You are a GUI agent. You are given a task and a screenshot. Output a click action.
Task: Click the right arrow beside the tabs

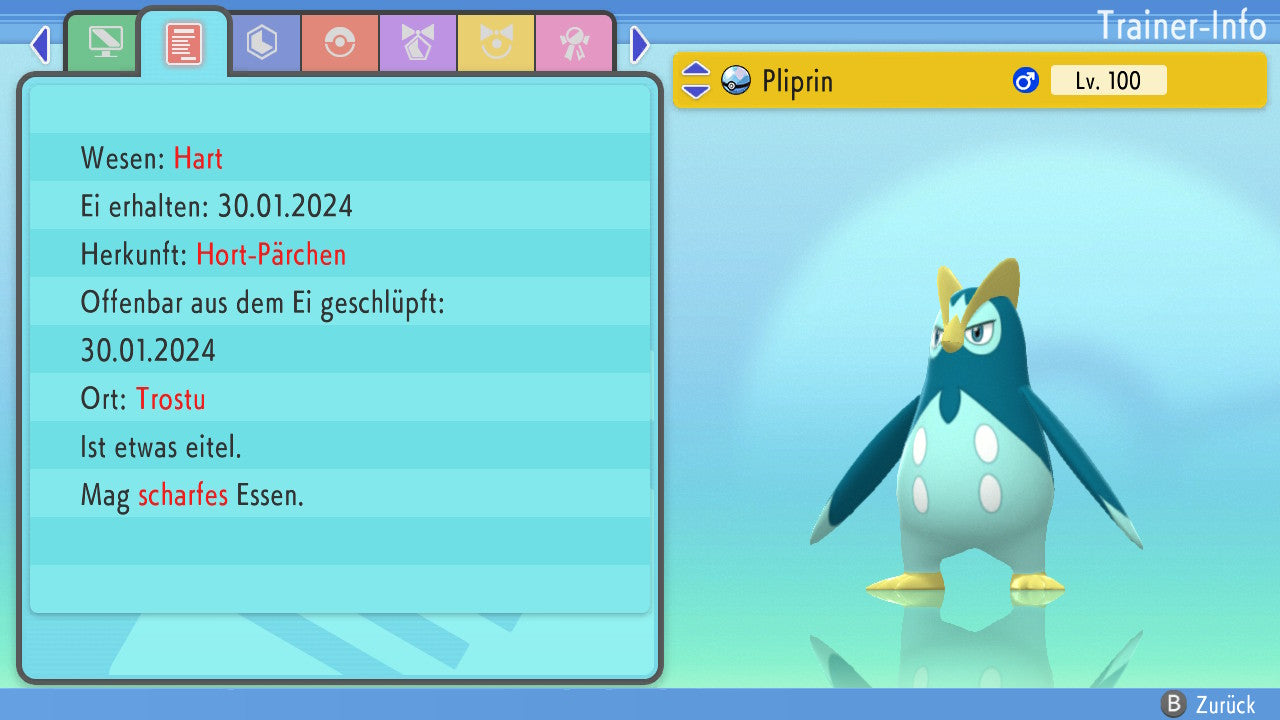640,44
